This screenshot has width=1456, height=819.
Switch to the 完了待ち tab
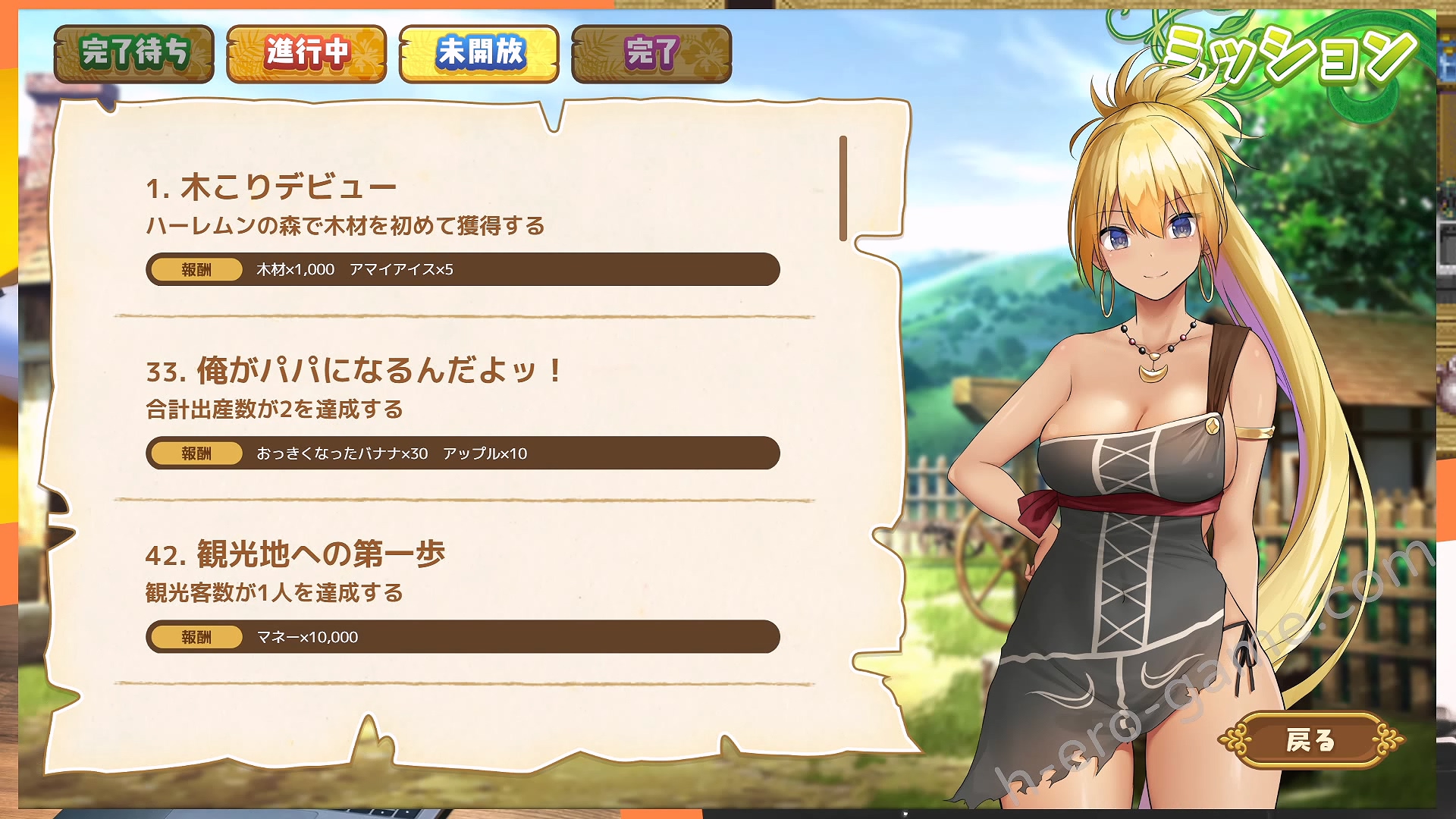134,53
